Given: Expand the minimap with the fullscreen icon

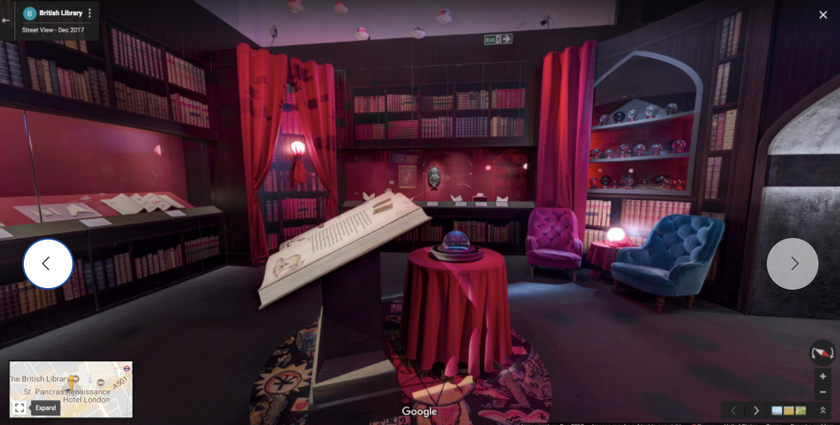Looking at the screenshot, I should click(19, 408).
